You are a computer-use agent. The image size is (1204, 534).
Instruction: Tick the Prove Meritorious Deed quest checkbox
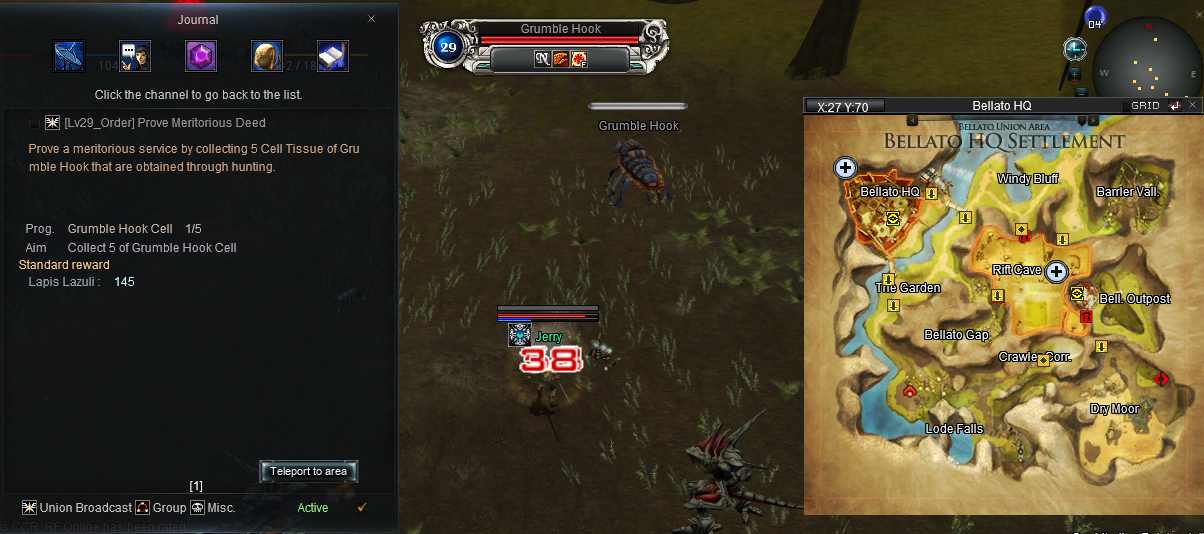pyautogui.click(x=35, y=123)
